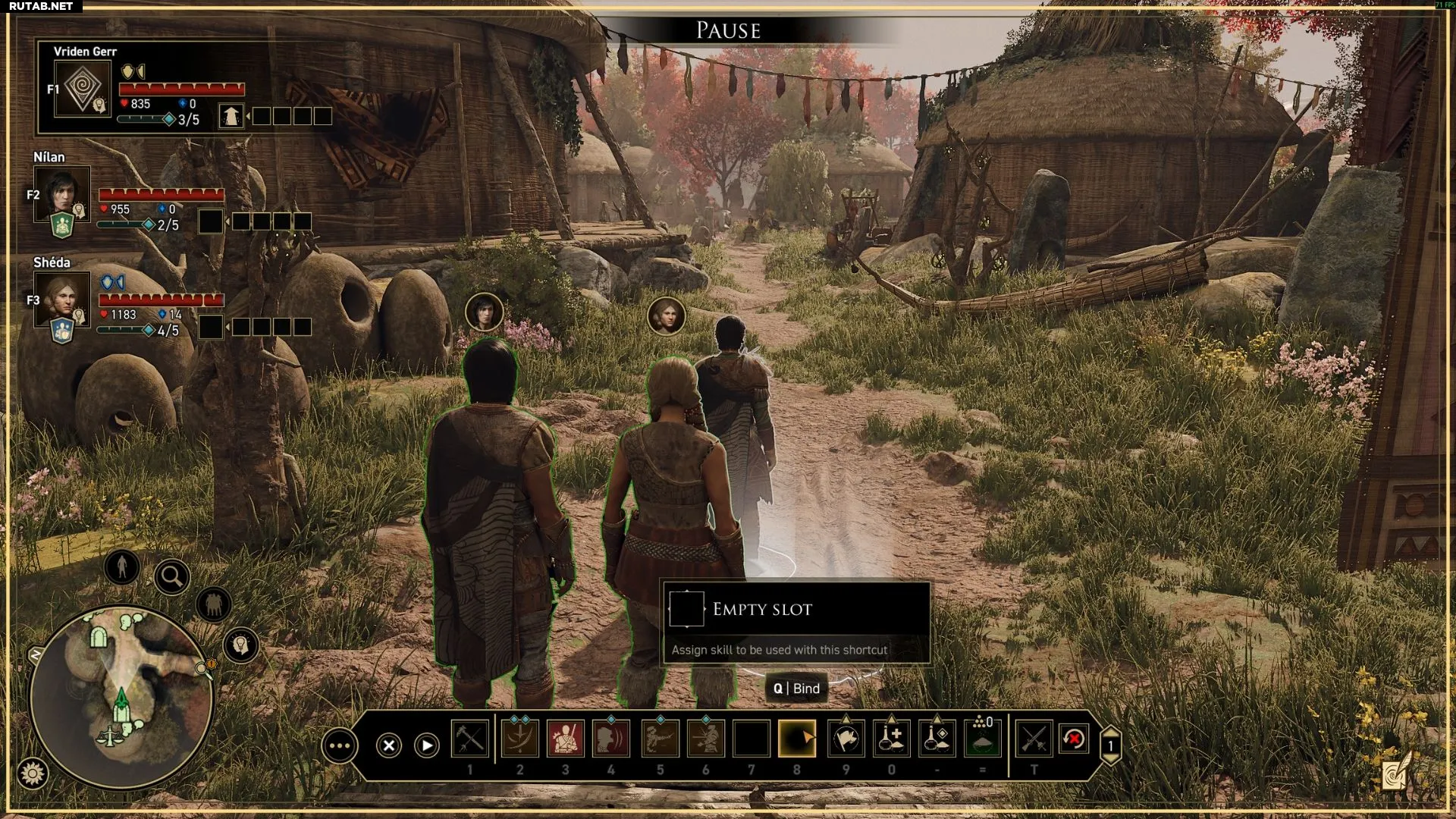Select the crossed axe and sword attack slot

click(x=469, y=739)
